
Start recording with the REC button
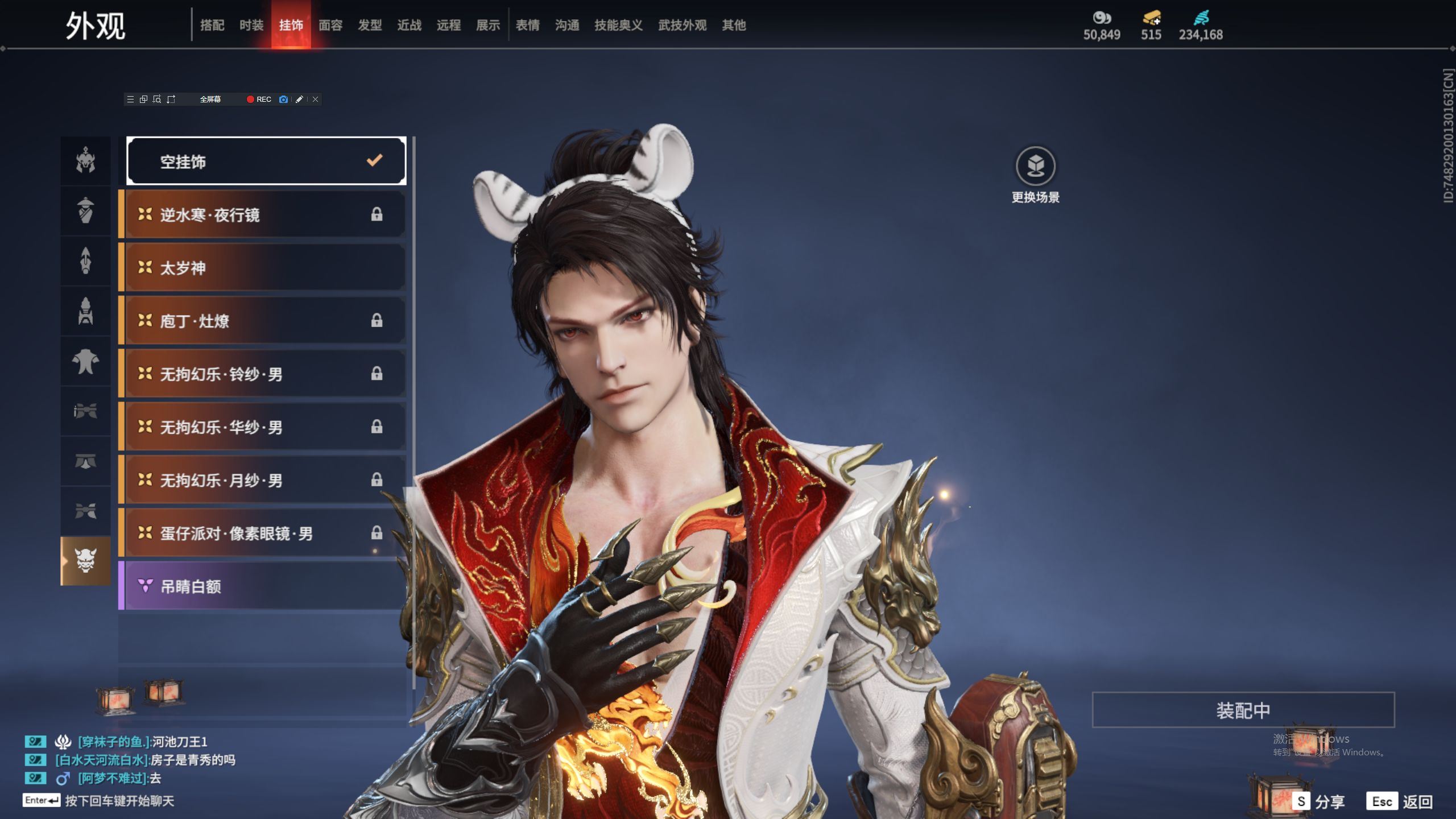(259, 99)
